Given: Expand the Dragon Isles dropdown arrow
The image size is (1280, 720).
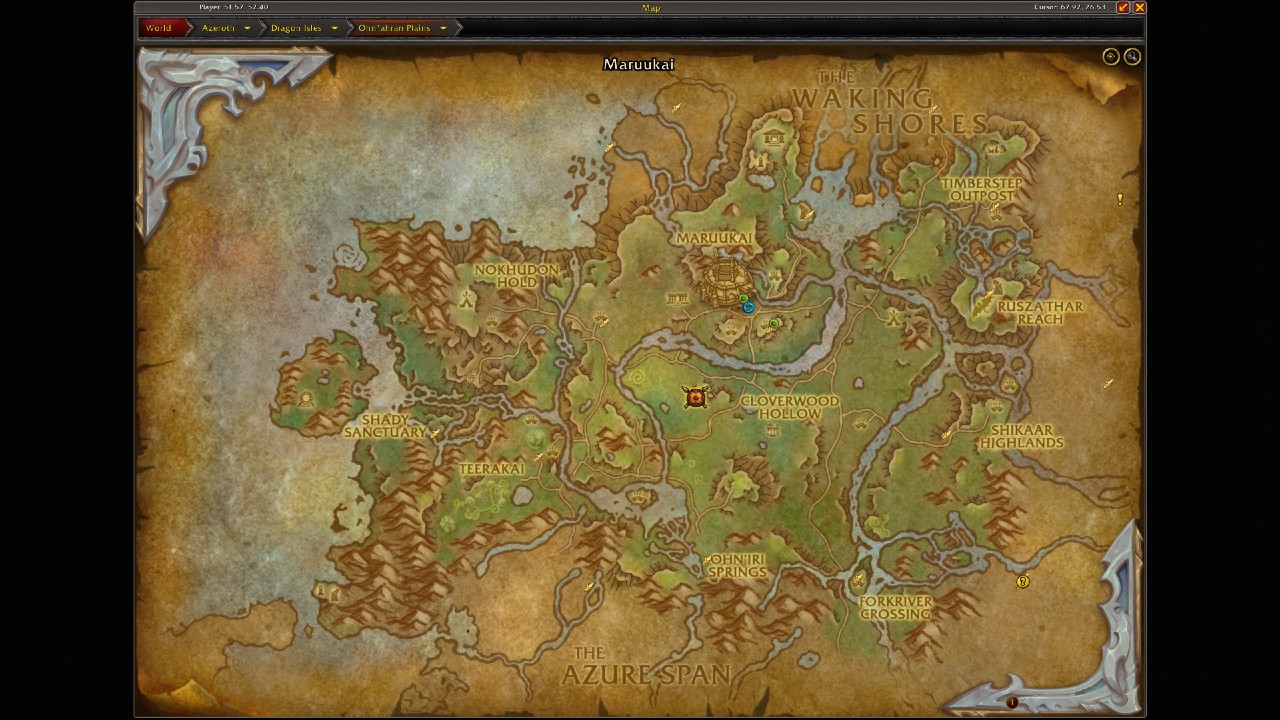Looking at the screenshot, I should pos(334,27).
